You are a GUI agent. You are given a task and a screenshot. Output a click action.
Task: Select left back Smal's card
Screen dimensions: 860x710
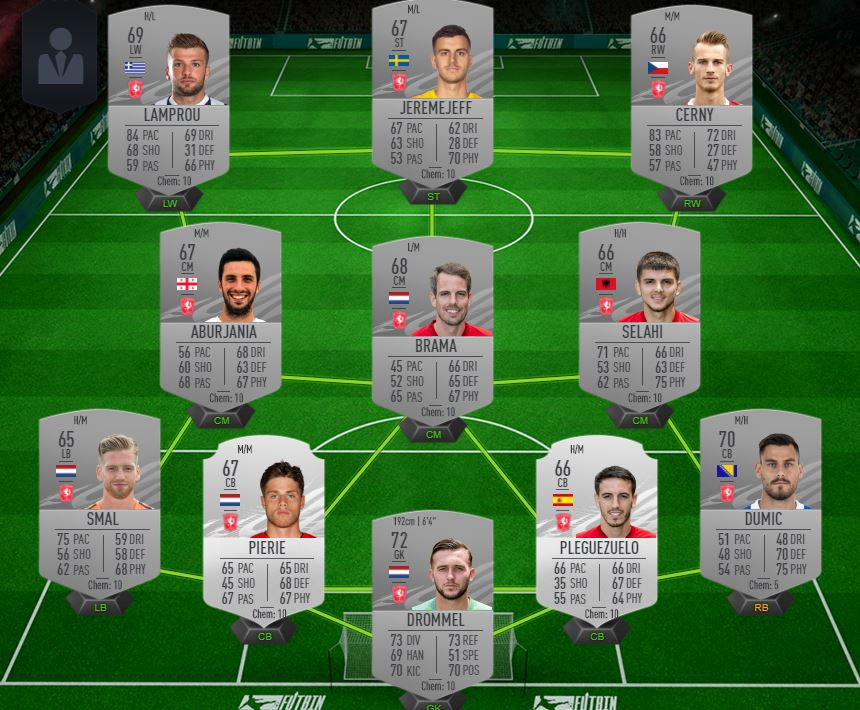click(100, 500)
